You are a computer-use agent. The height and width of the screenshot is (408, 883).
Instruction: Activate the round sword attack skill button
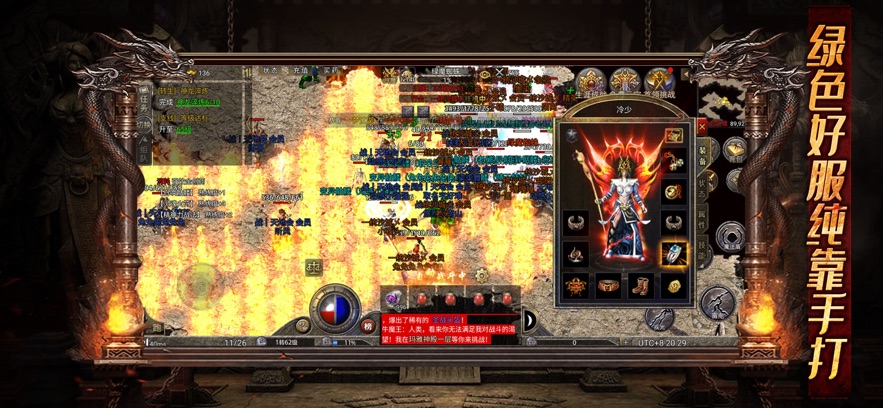coord(717,303)
